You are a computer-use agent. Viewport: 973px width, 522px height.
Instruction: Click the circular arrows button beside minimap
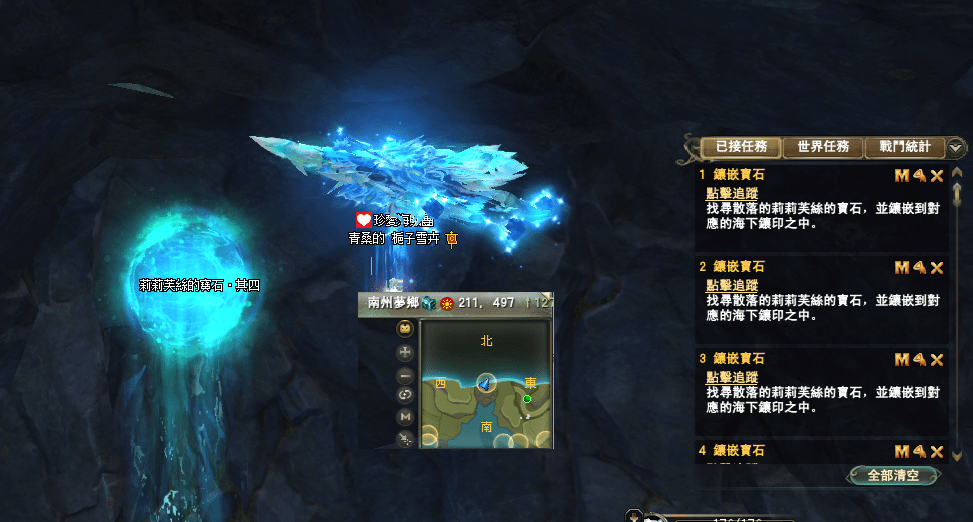405,395
